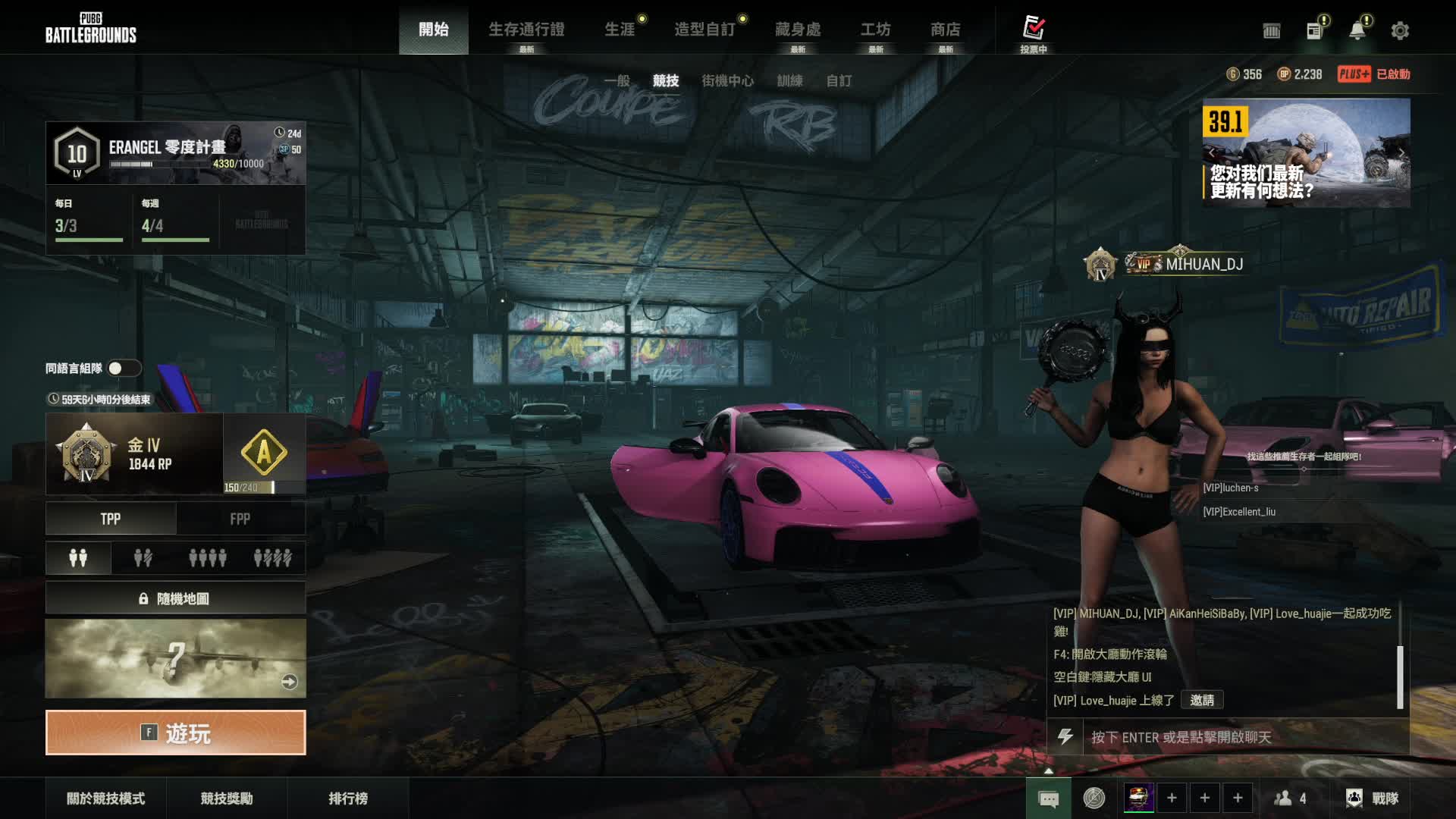
Task: Toggle the 同語言組隊 same-language matchmaking switch
Action: tap(124, 369)
